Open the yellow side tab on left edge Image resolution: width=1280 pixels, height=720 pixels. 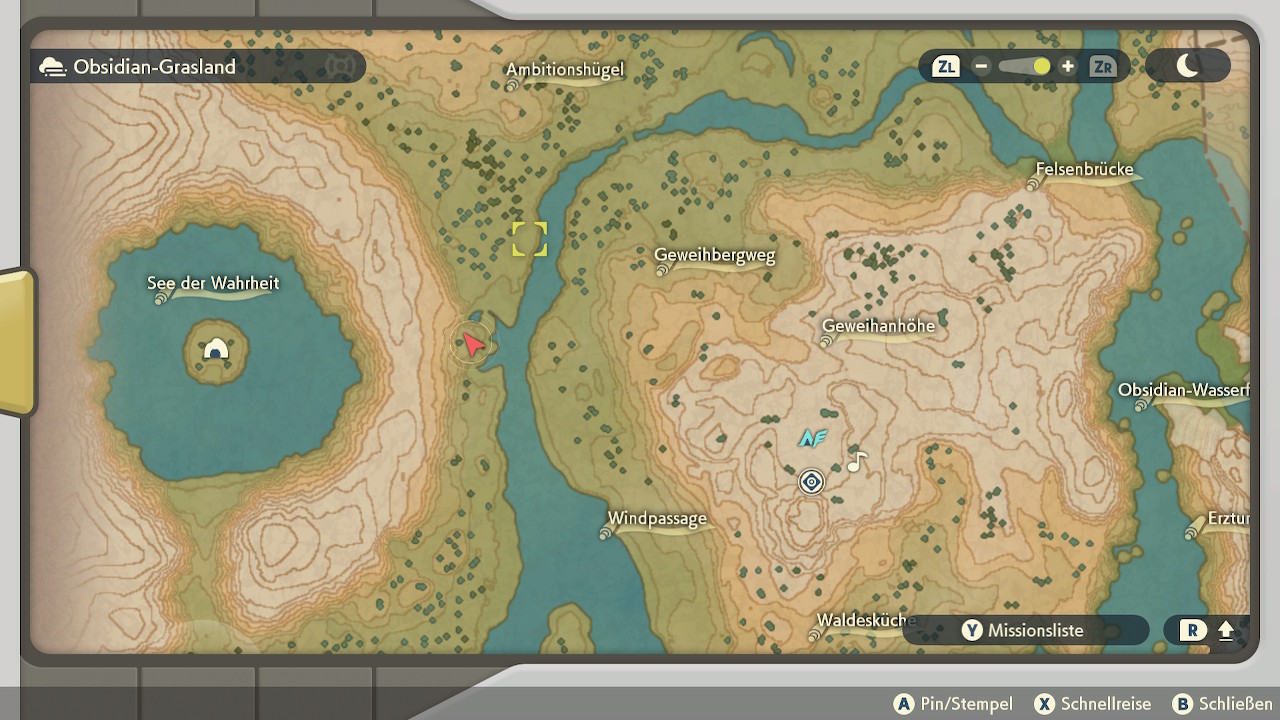16,342
